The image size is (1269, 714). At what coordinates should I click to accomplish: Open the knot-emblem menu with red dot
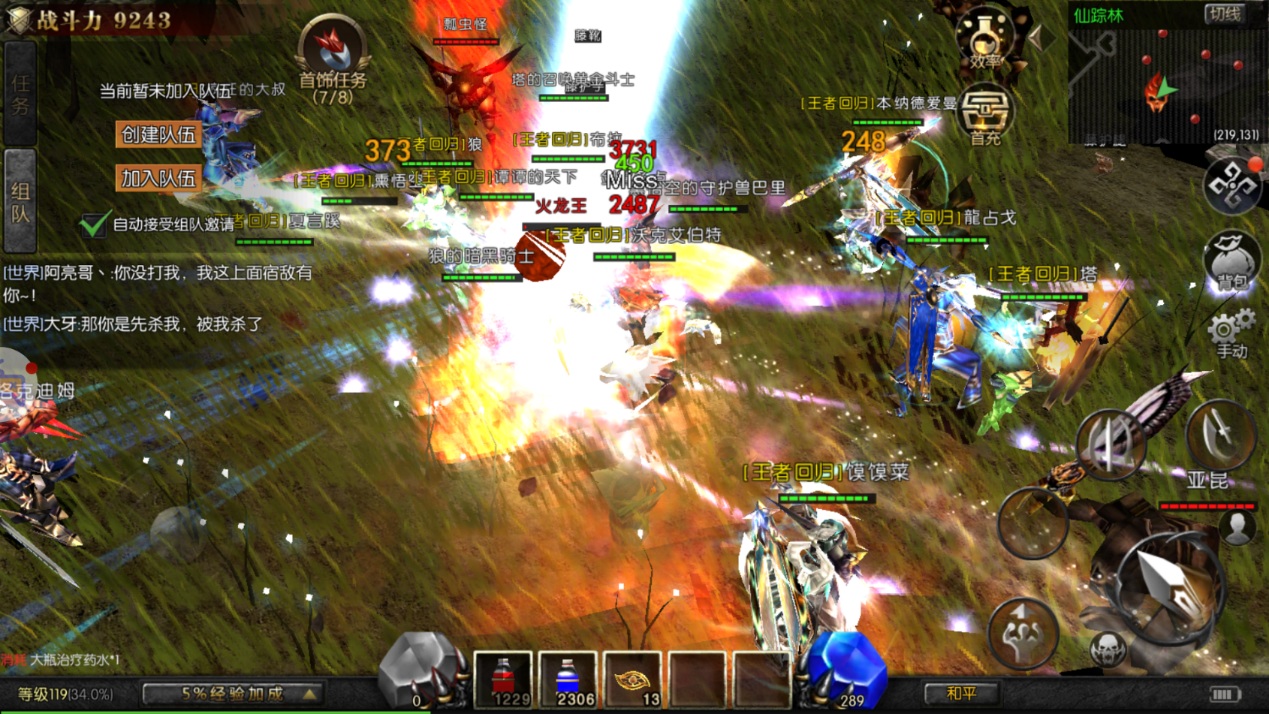[1231, 185]
